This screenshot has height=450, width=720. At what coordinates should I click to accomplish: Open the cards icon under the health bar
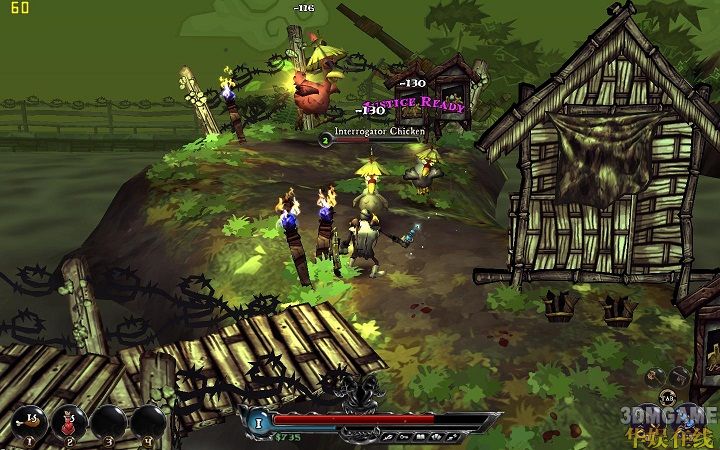coord(434,436)
